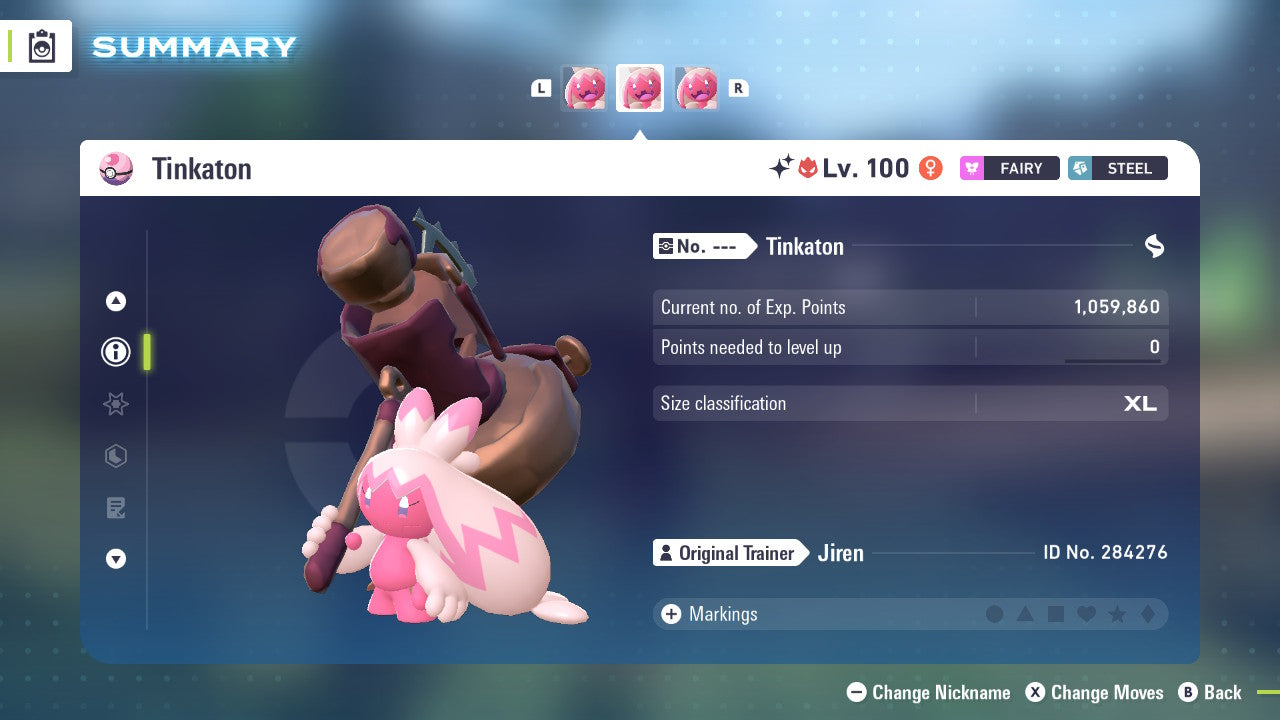The height and width of the screenshot is (720, 1280).
Task: Select the highlighted Tinkaton party thumbnail
Action: (x=640, y=88)
